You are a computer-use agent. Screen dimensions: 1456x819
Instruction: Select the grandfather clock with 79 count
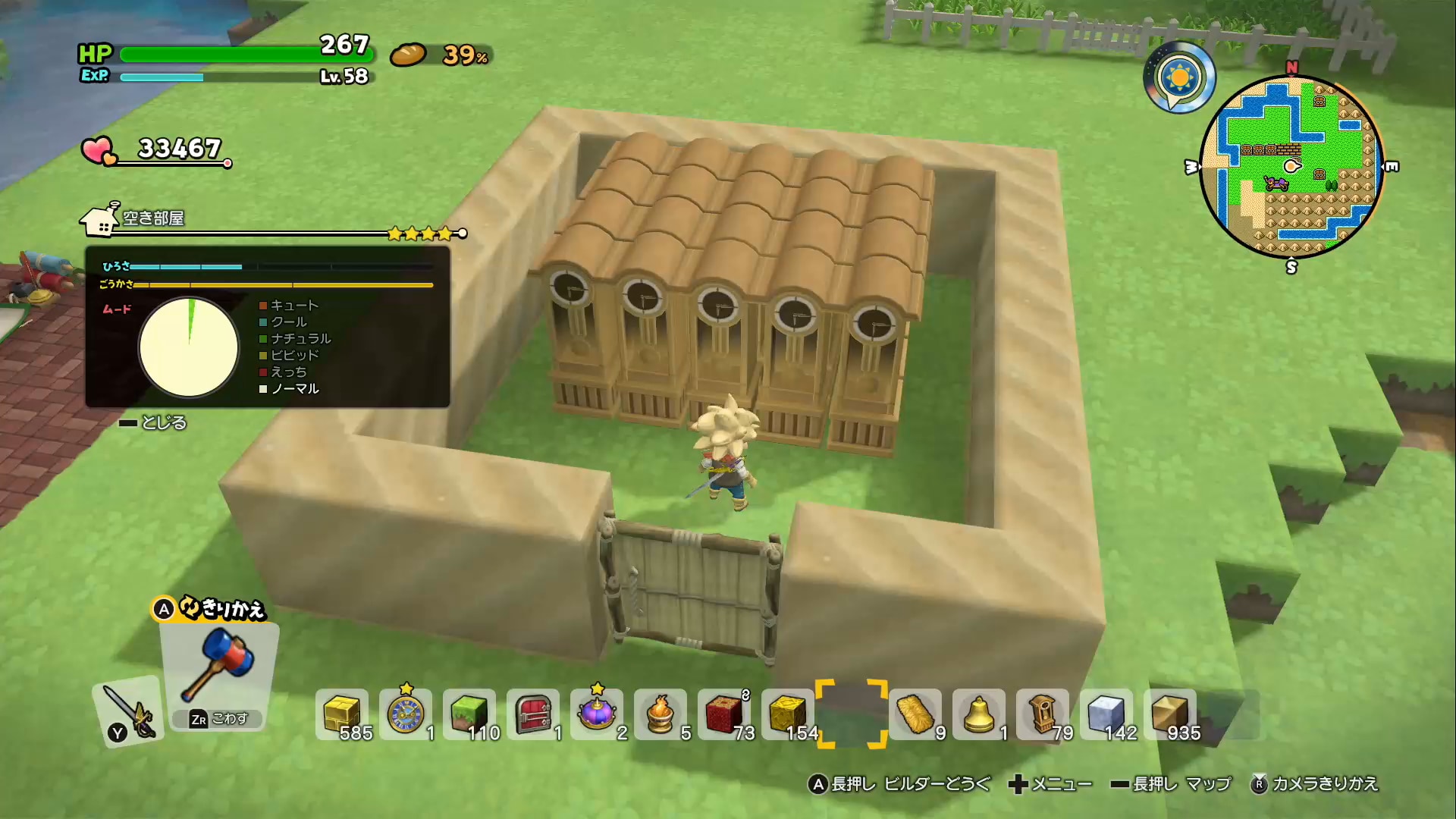1041,714
